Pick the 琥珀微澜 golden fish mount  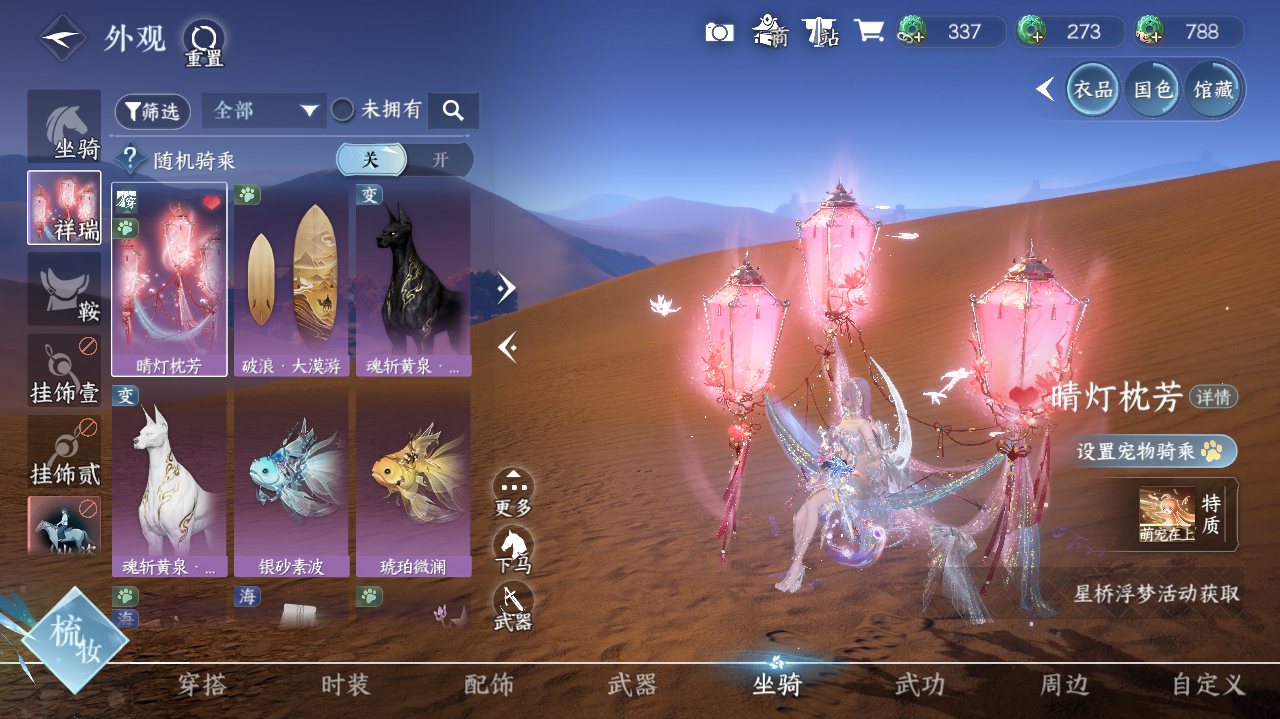[413, 480]
